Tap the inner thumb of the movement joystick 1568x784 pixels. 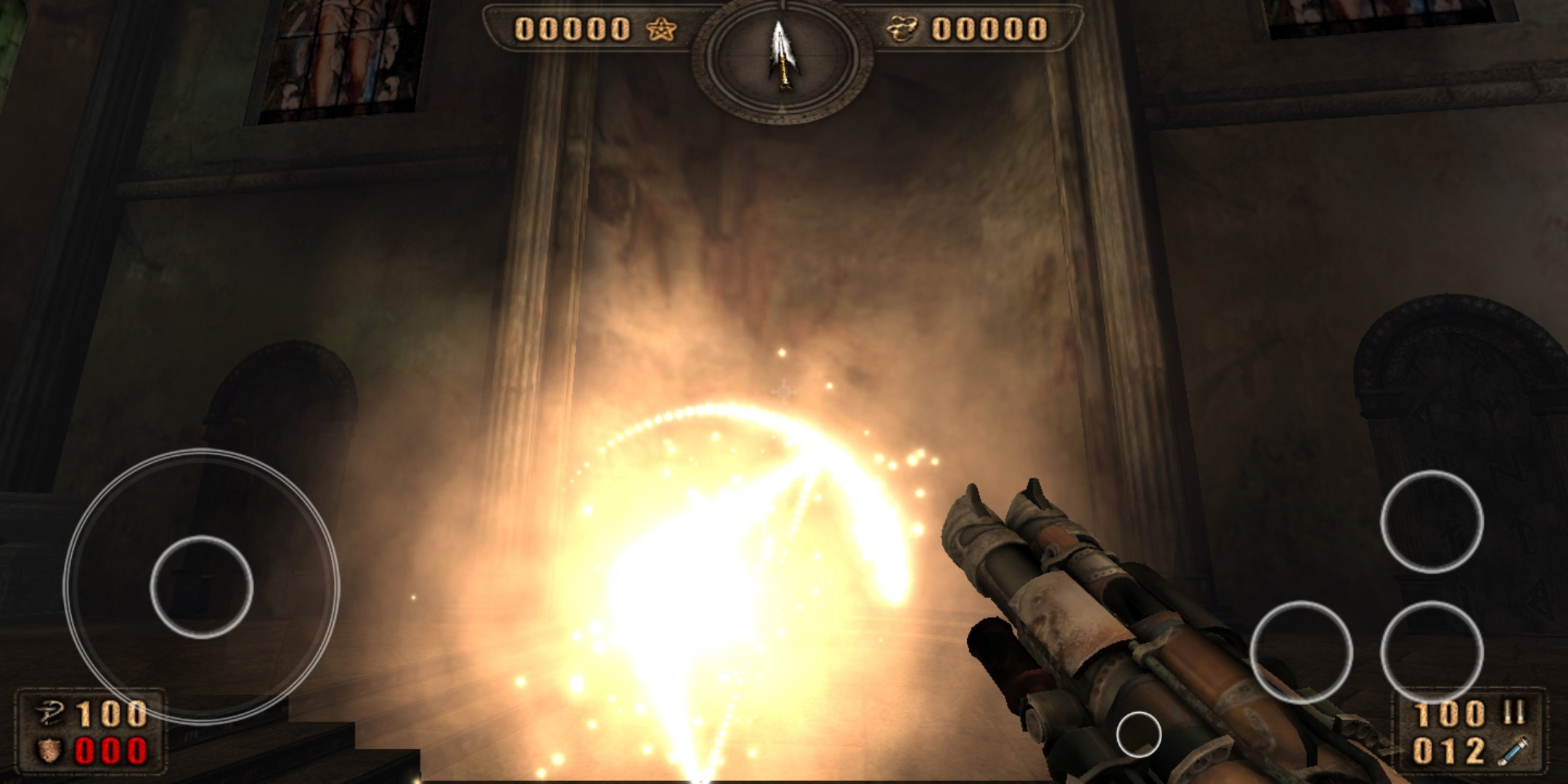tap(201, 587)
